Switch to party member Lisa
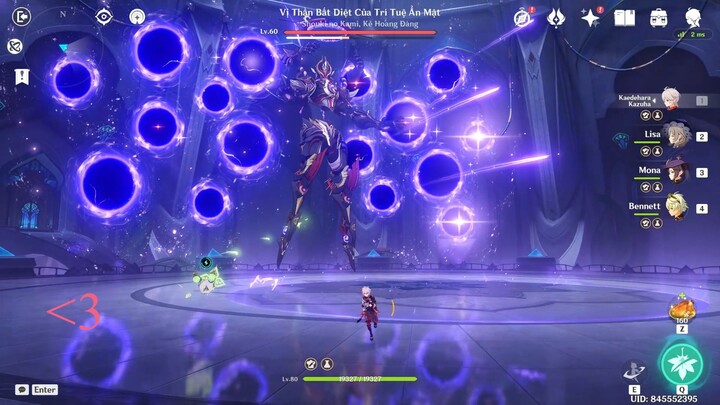The image size is (720, 405). click(x=678, y=135)
